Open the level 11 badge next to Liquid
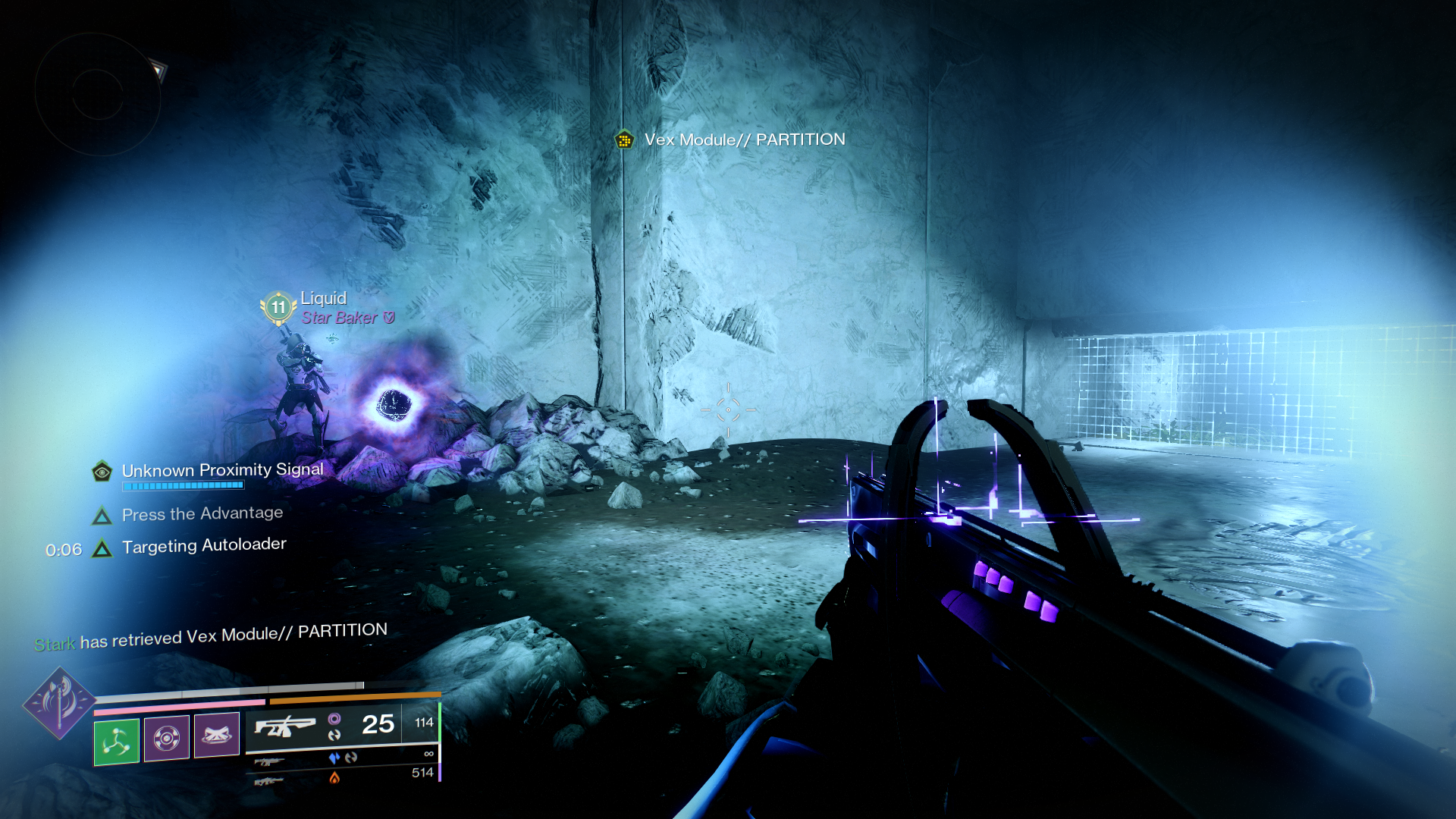 277,308
